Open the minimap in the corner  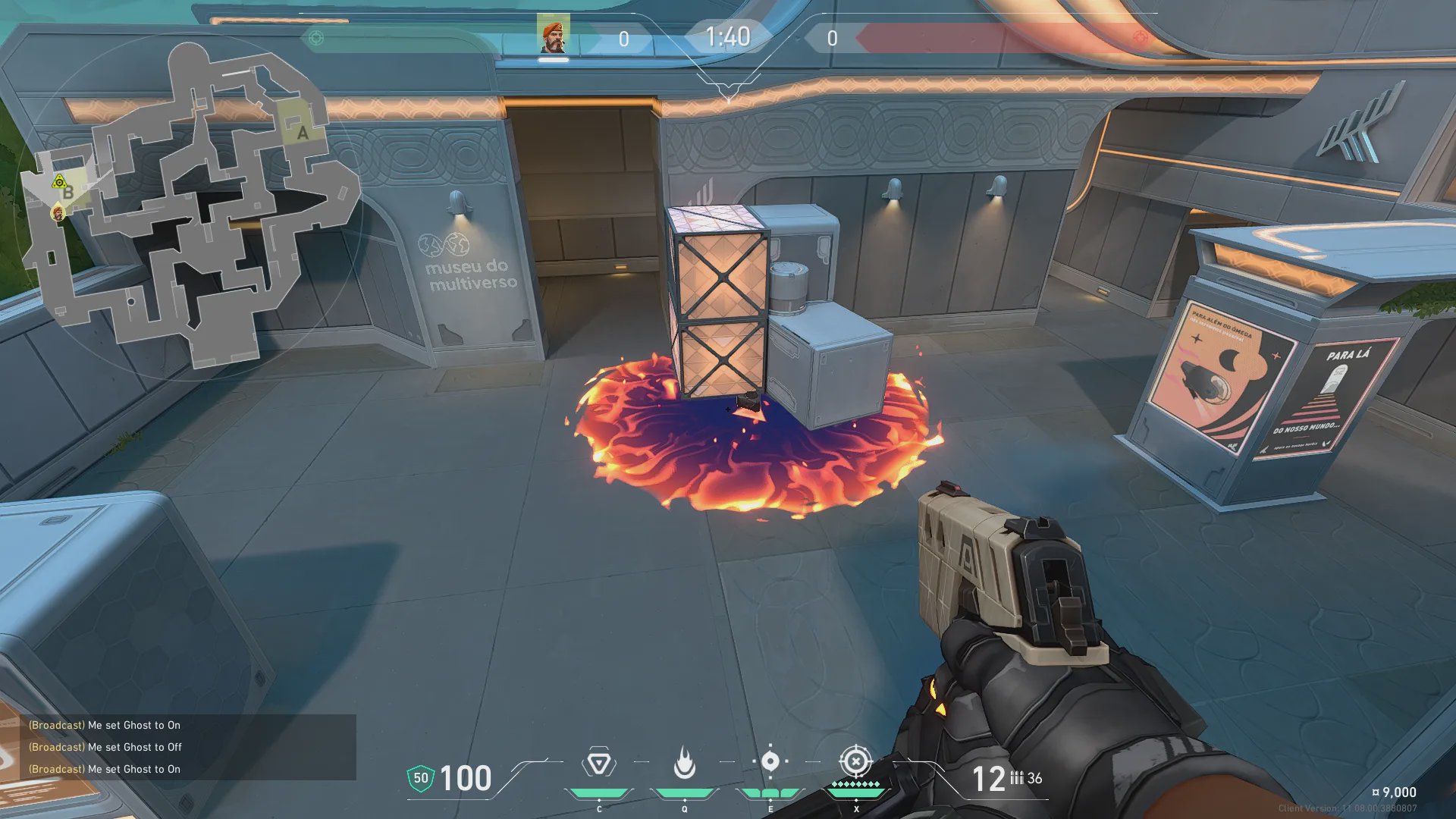tap(190, 205)
